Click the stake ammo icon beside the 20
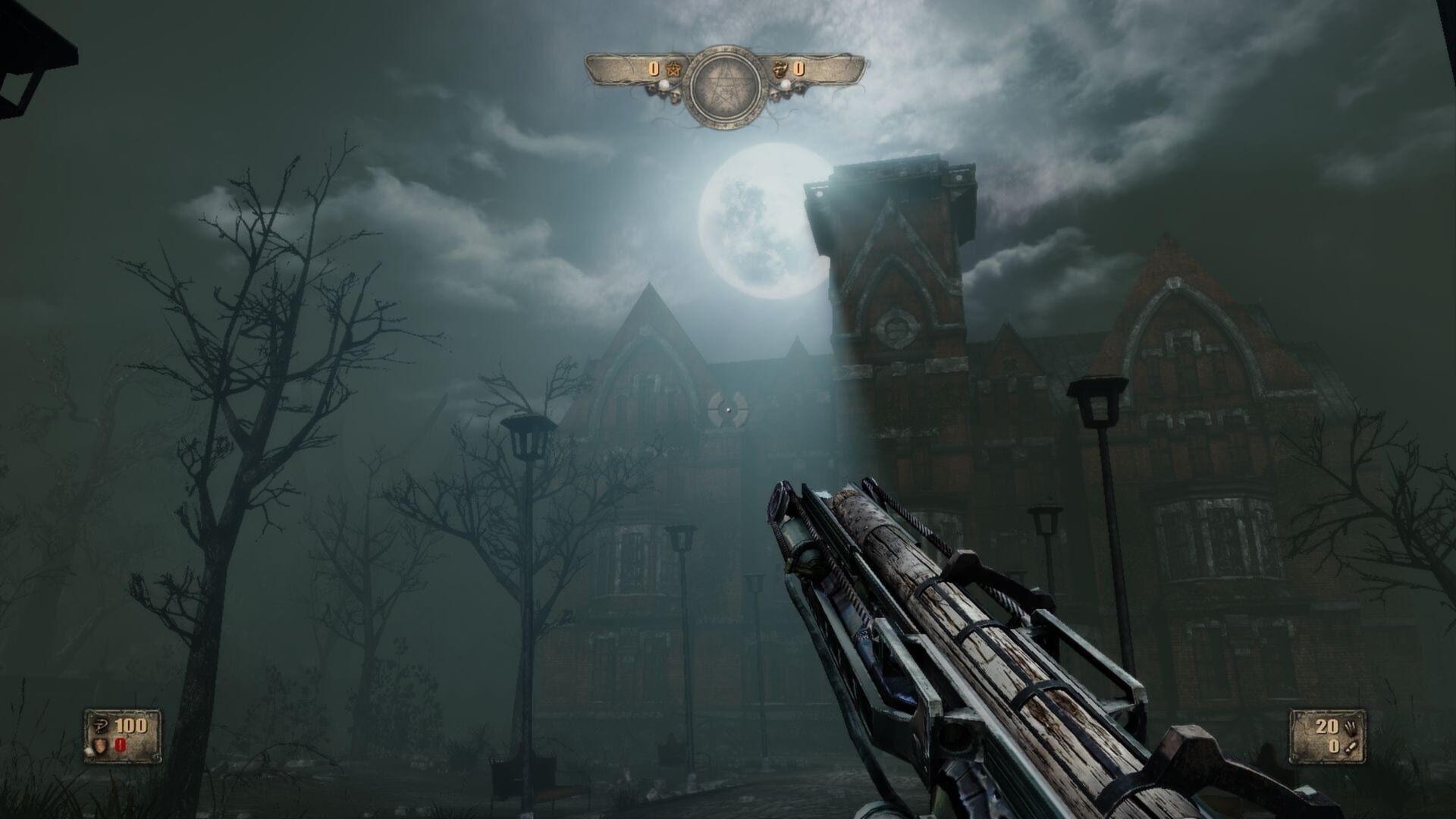1456x819 pixels. [1350, 726]
